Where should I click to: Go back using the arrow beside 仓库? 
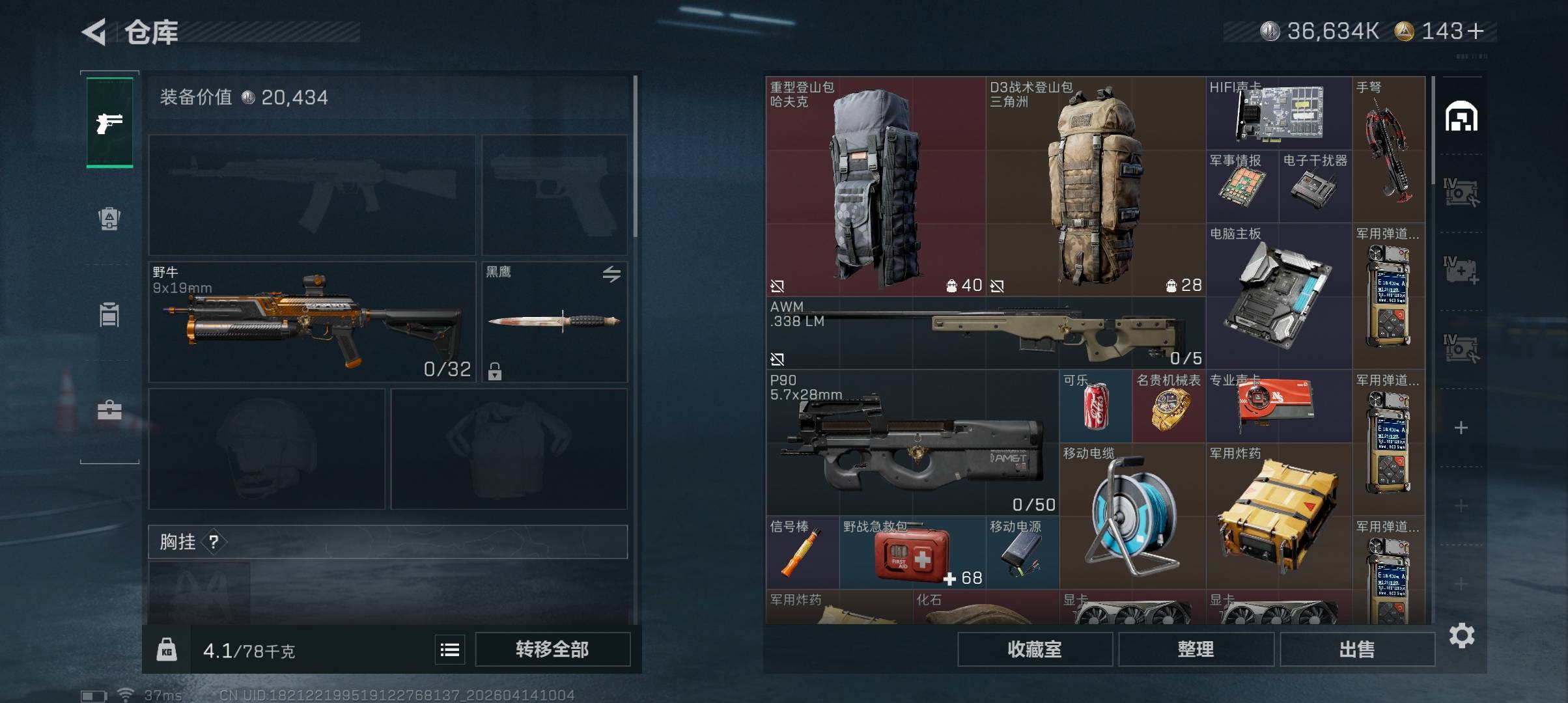coord(94,32)
